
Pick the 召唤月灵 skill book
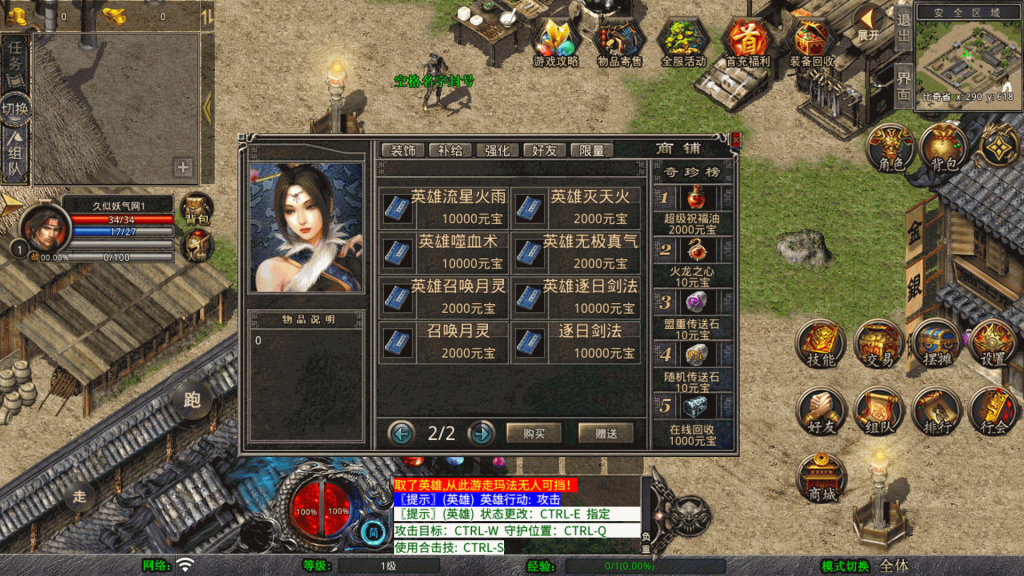point(443,341)
